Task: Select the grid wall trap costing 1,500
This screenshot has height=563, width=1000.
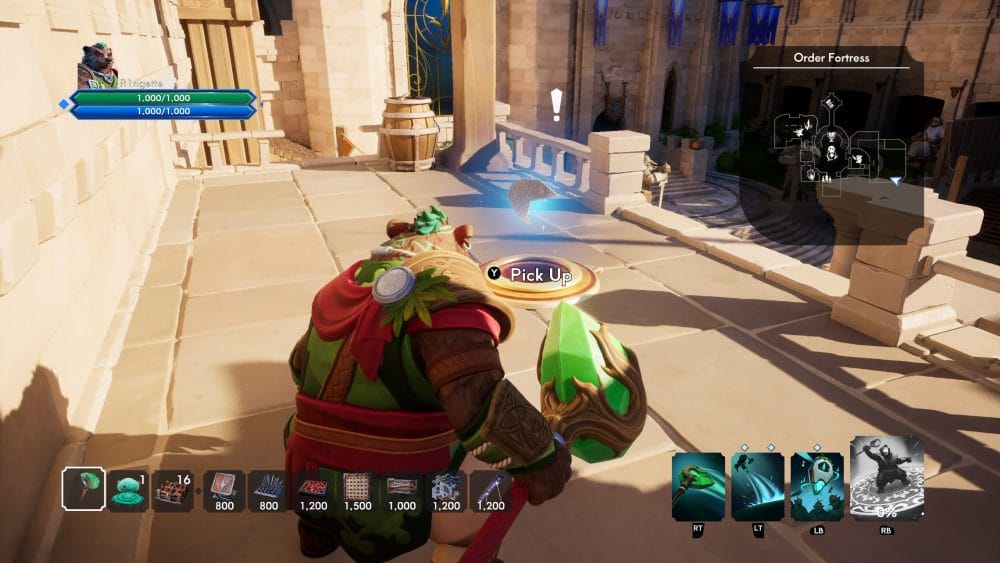Action: pos(357,490)
